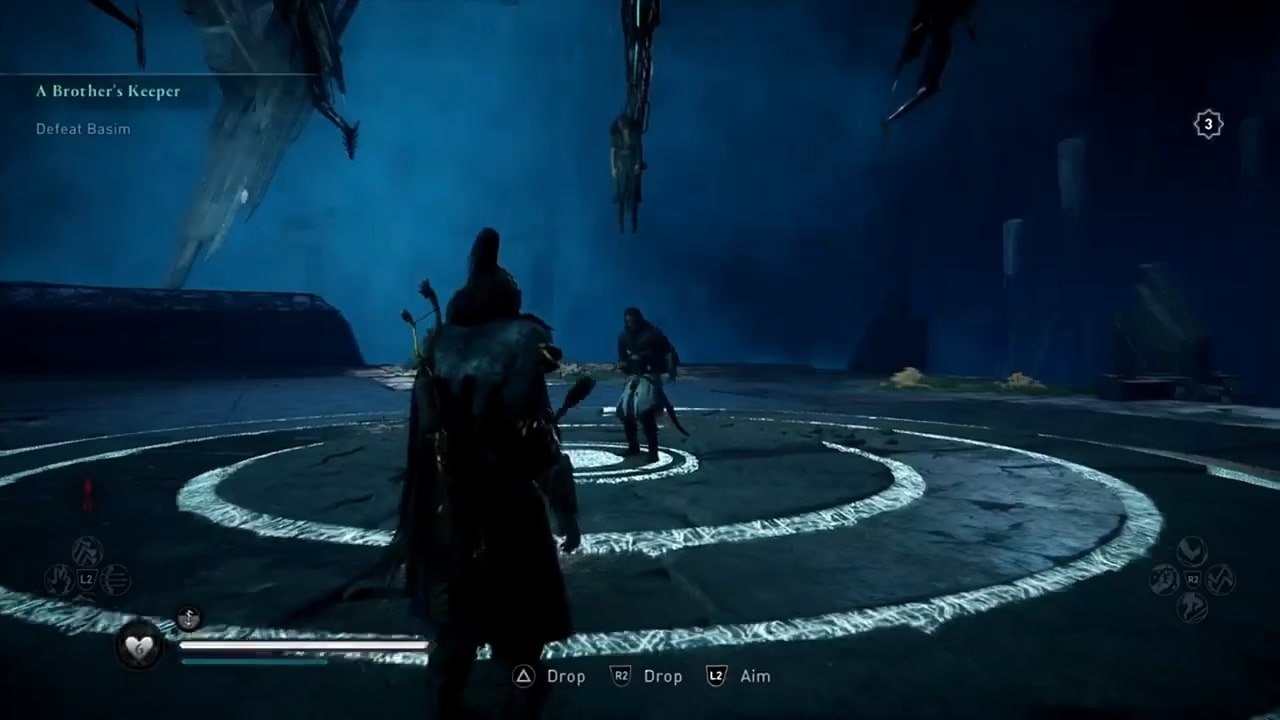Activate the flame ranged ability icon
1280x720 pixels.
[x=59, y=580]
